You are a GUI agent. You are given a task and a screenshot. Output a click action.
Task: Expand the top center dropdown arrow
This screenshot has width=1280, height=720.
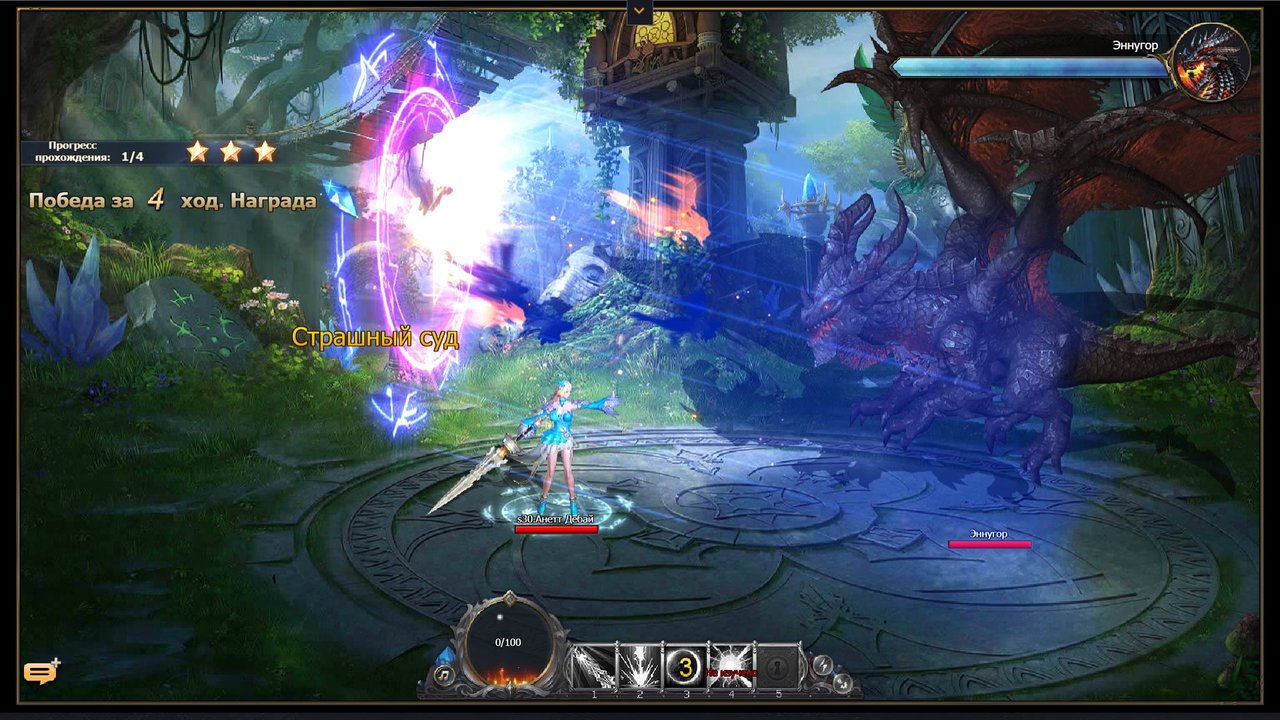coord(639,12)
